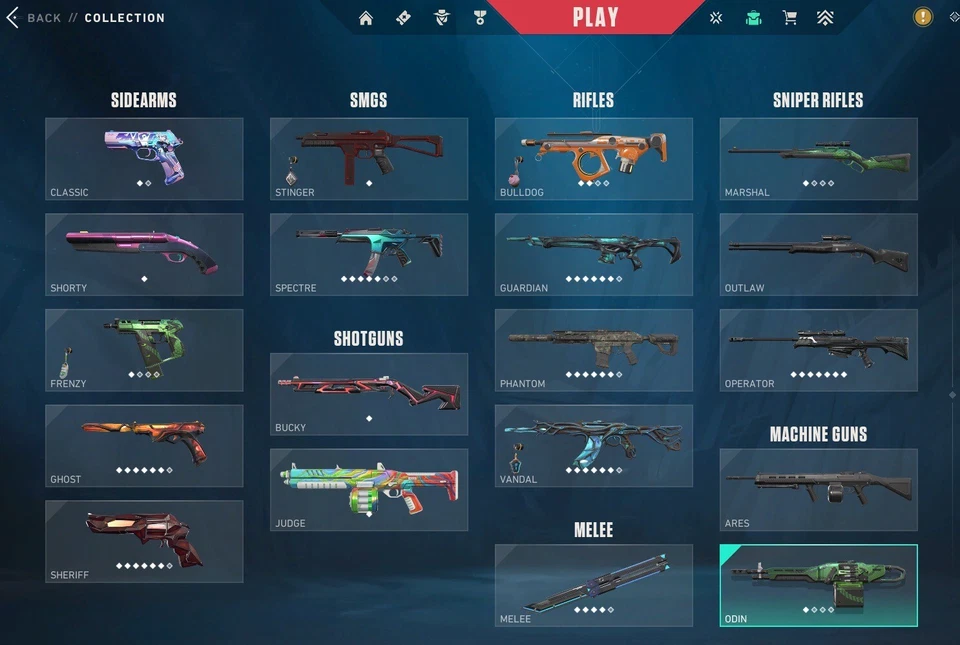Go back from the Collection screen
960x645 pixels.
(35, 17)
